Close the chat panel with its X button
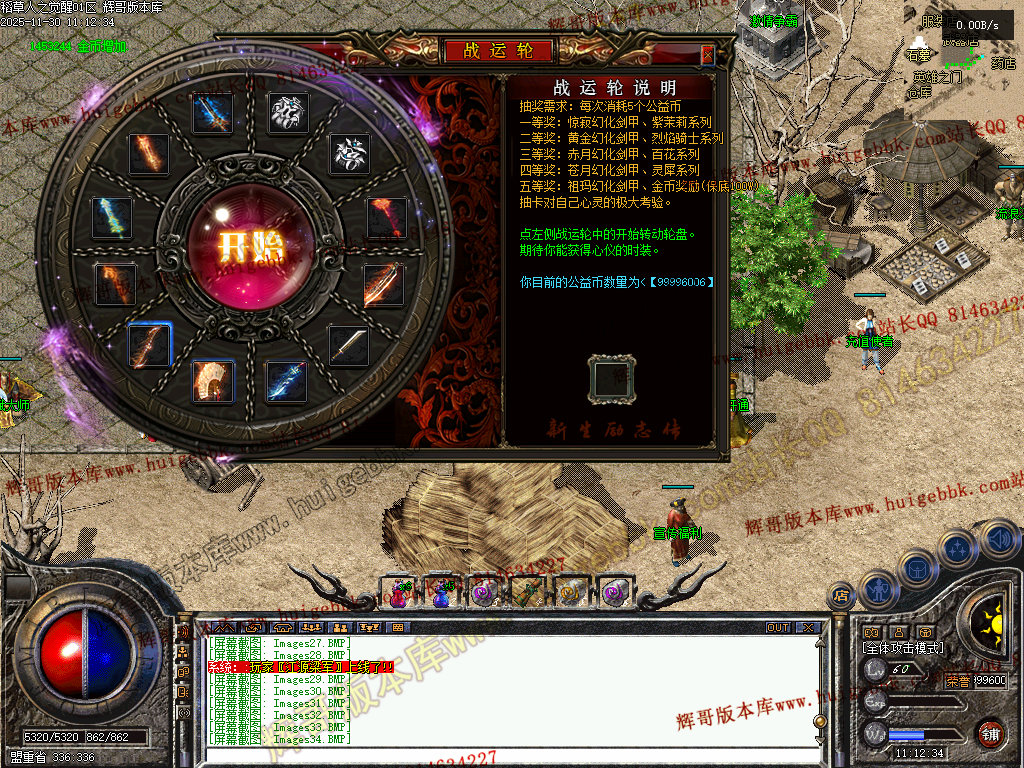1024x768 pixels. click(807, 628)
